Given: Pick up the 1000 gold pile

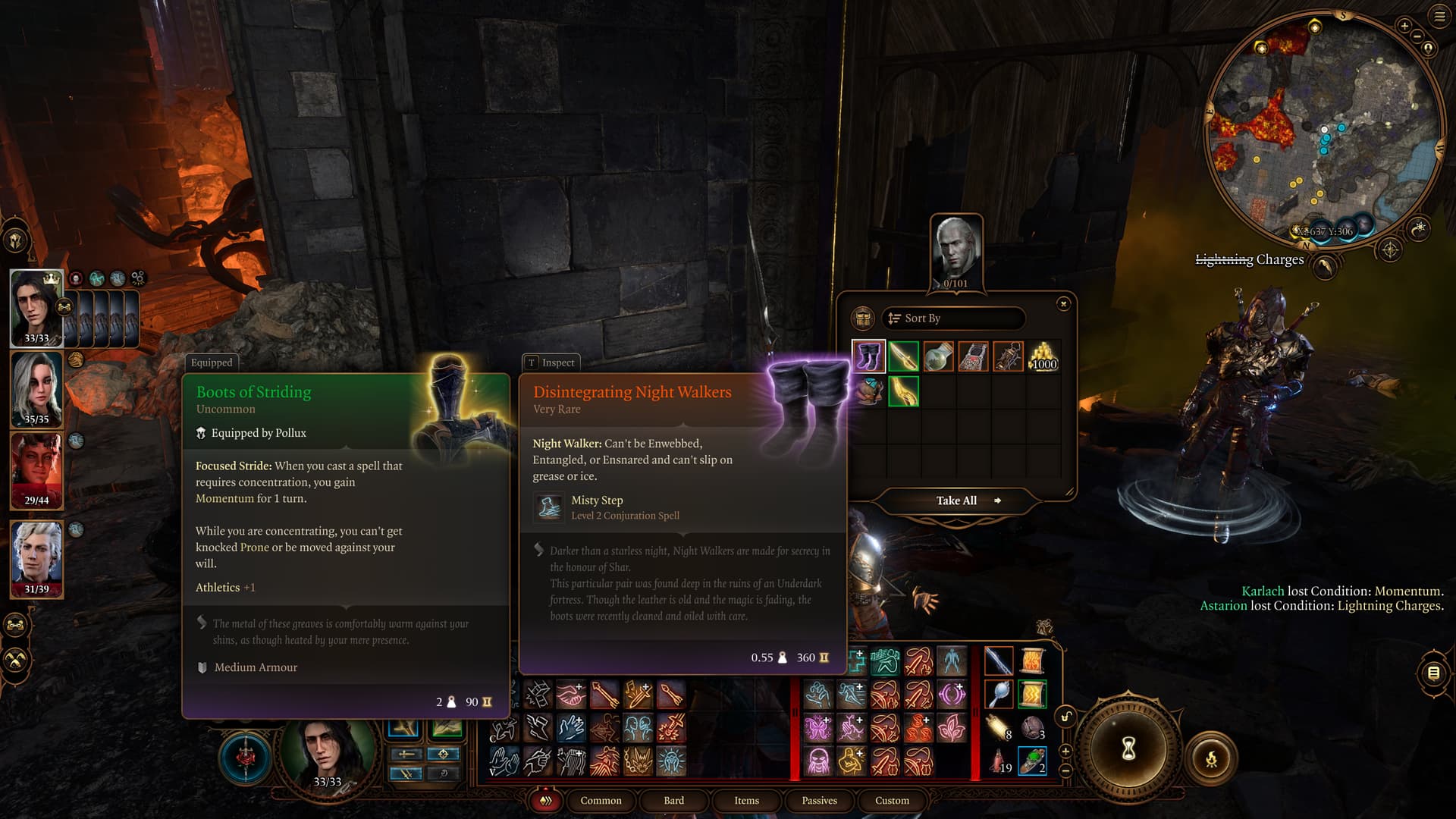Looking at the screenshot, I should (x=1043, y=356).
